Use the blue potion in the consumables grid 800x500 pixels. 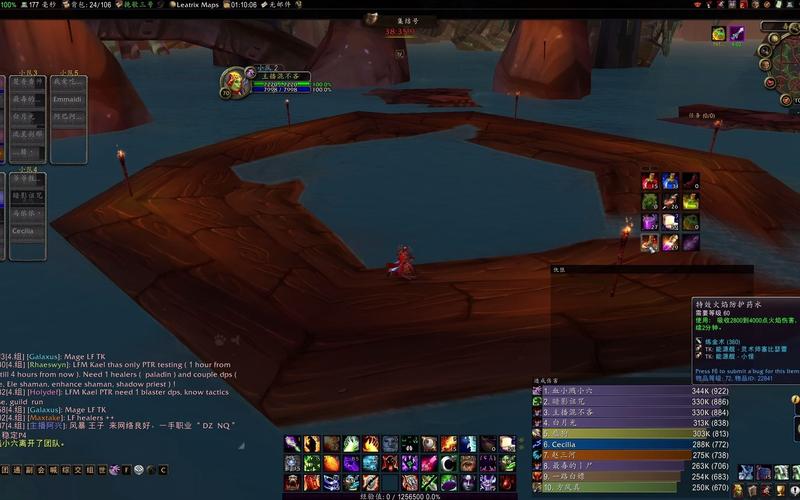[670, 181]
